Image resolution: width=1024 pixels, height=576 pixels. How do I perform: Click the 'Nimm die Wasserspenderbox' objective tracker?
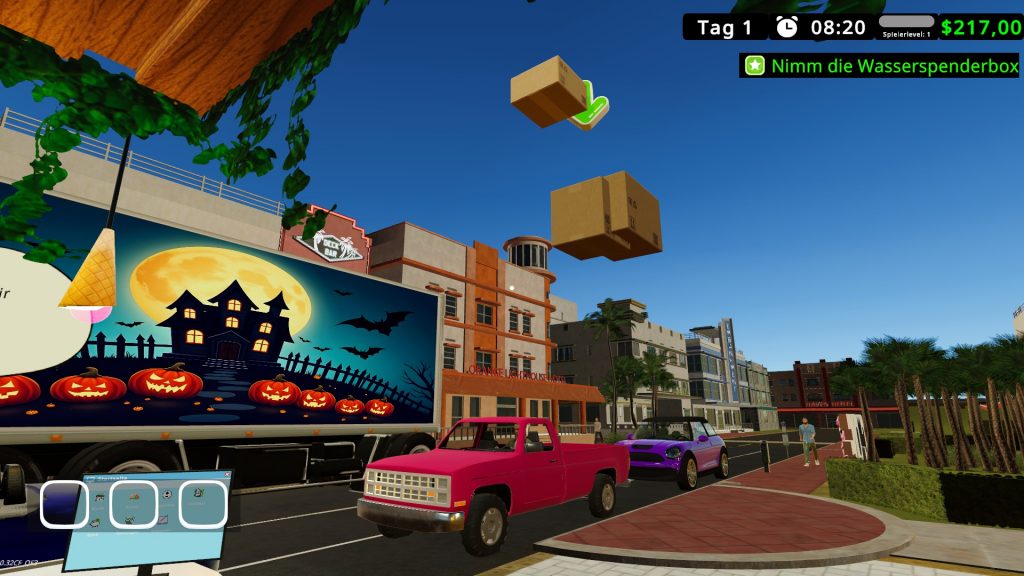(x=880, y=66)
